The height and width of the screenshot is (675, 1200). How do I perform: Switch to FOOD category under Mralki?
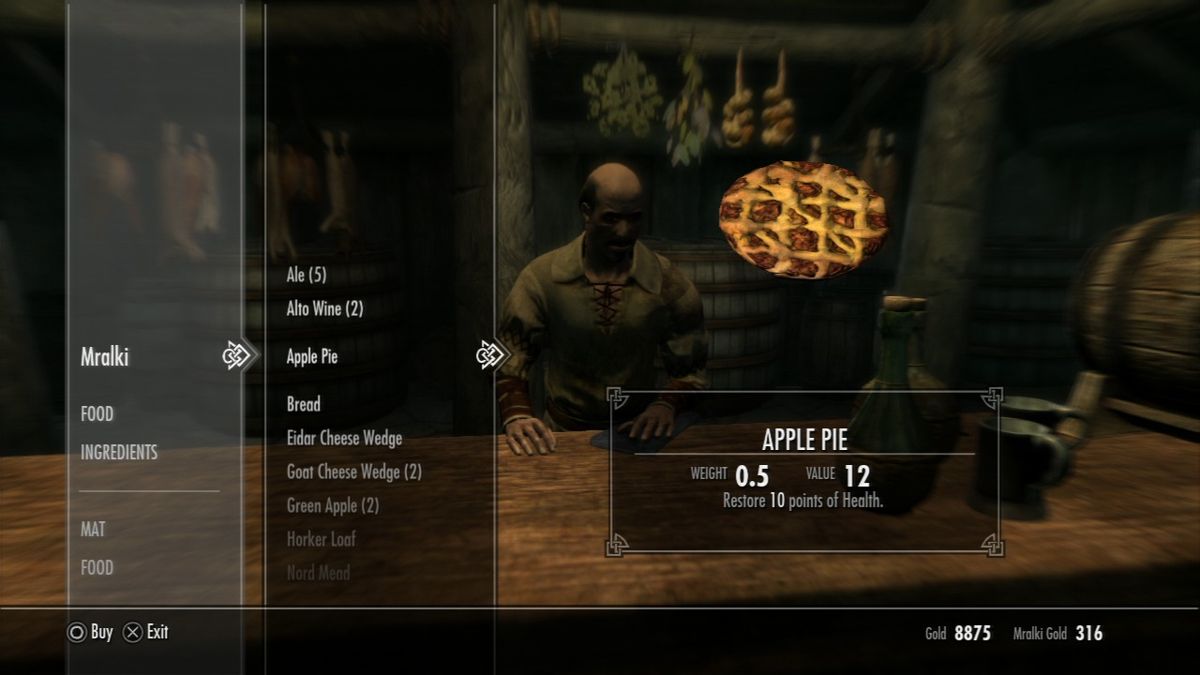[x=97, y=414]
